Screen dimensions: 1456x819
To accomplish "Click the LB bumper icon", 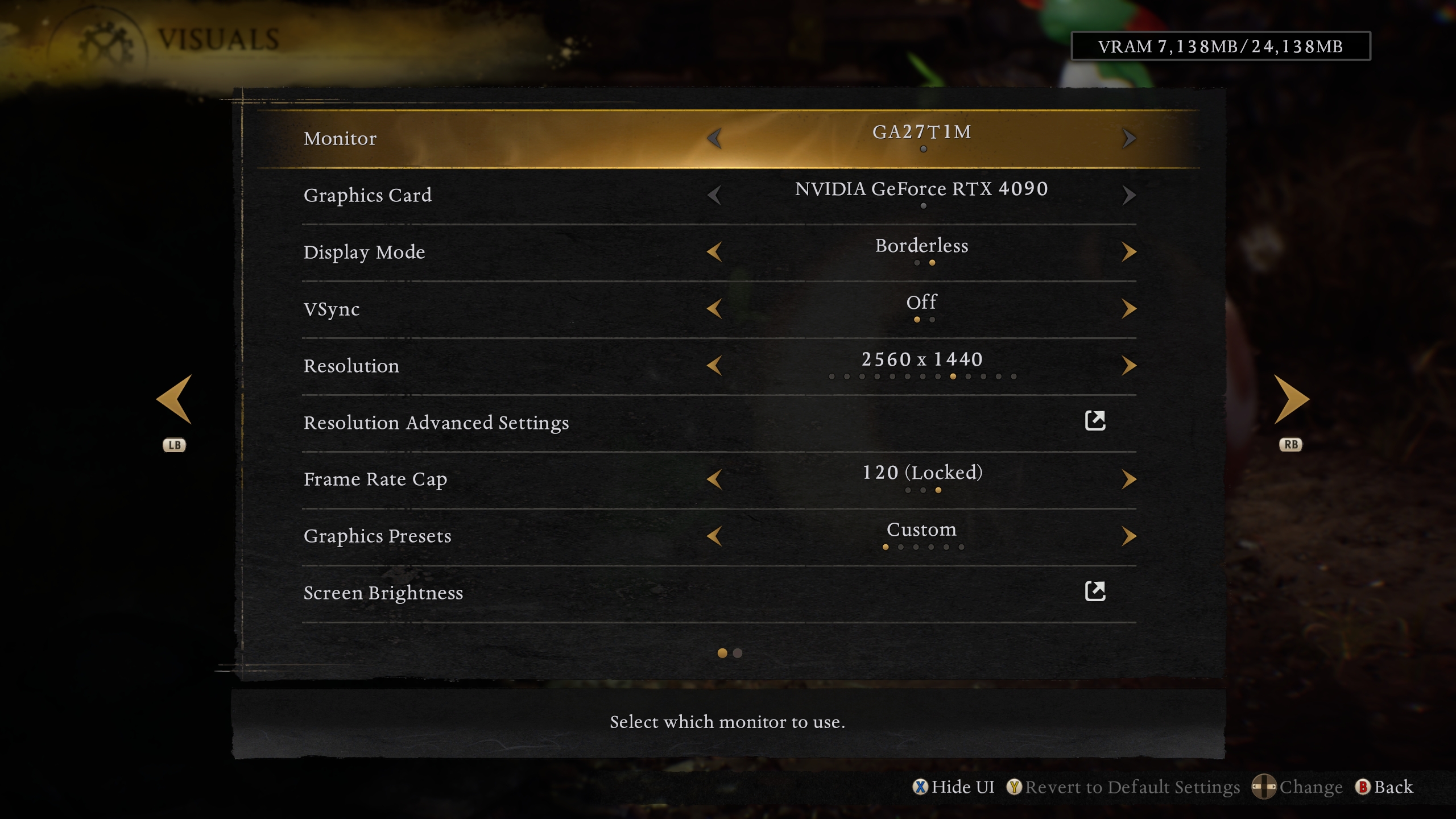I will (175, 445).
